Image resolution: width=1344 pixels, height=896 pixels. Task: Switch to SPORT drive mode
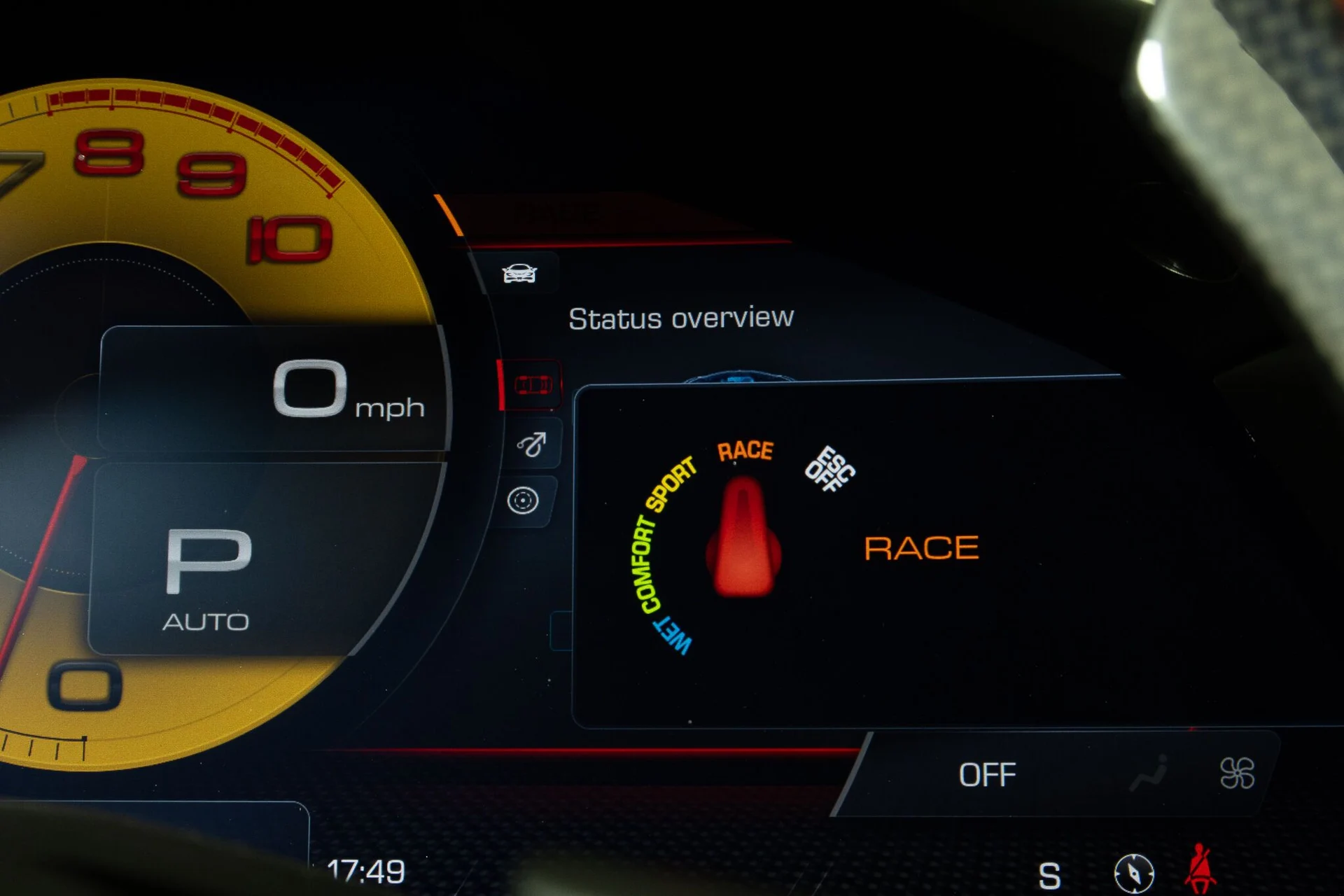[x=671, y=484]
